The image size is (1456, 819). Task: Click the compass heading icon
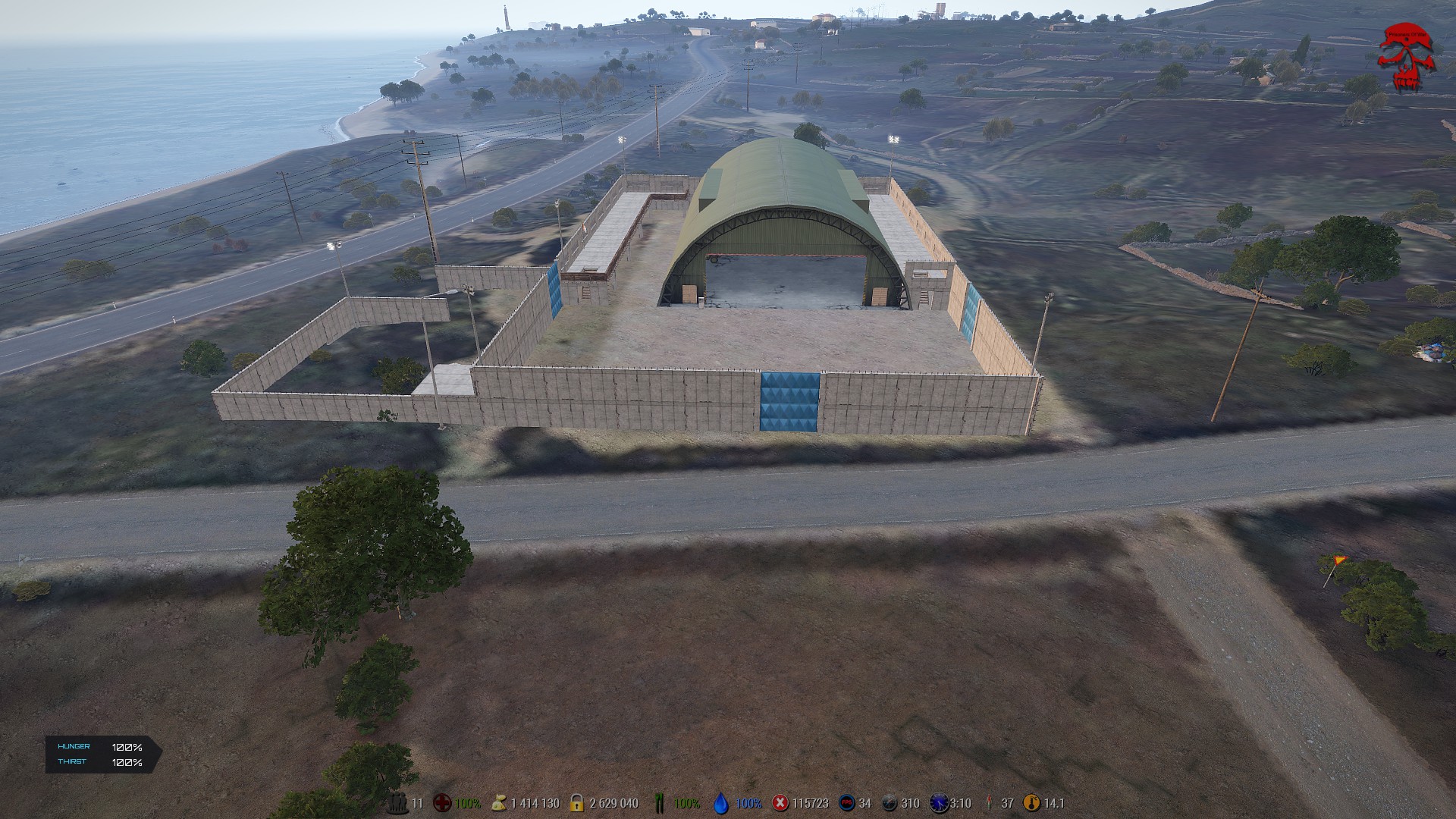[890, 803]
